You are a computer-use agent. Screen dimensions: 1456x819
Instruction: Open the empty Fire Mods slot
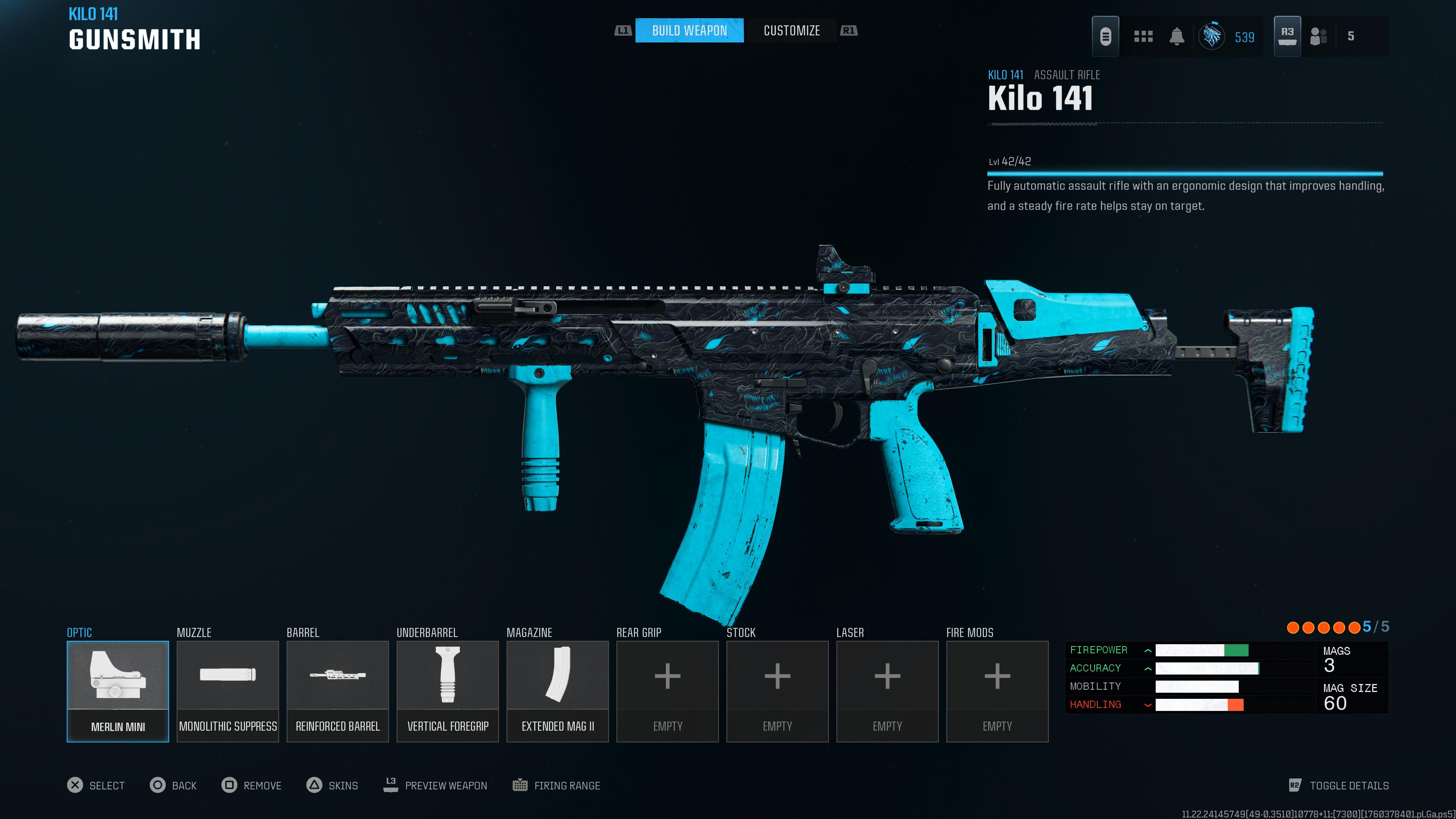pos(997,691)
